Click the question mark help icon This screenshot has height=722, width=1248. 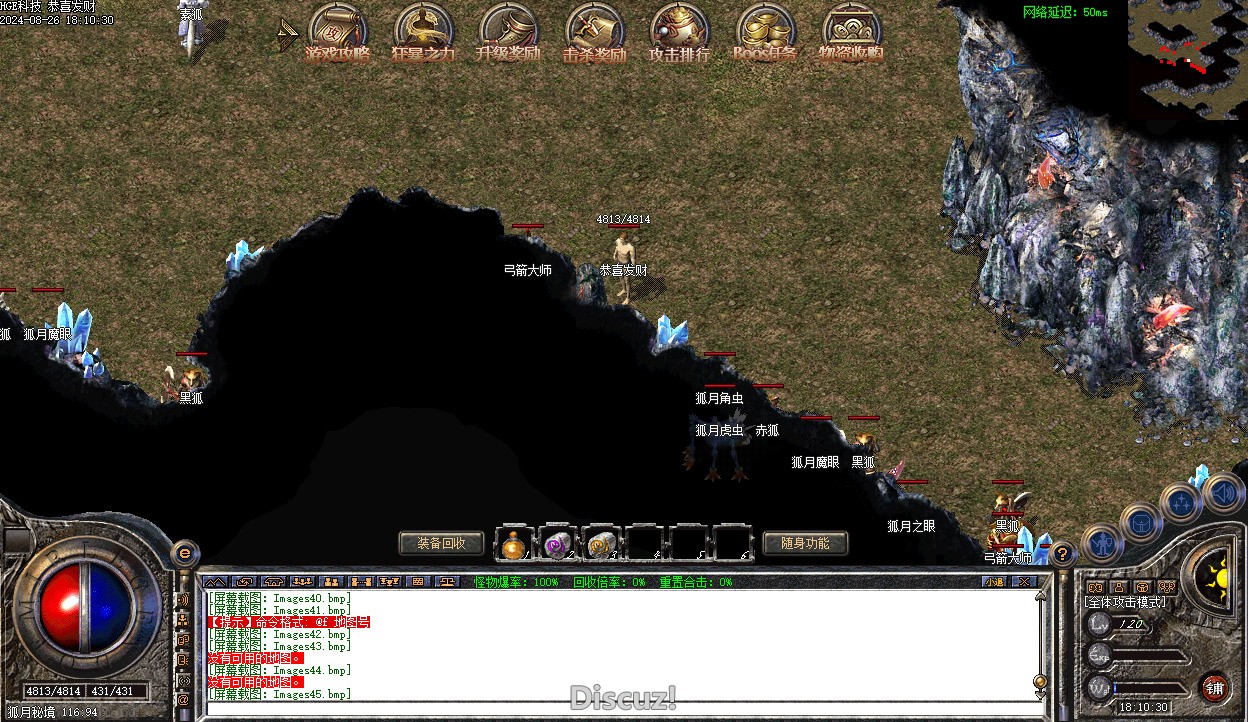click(x=1063, y=553)
